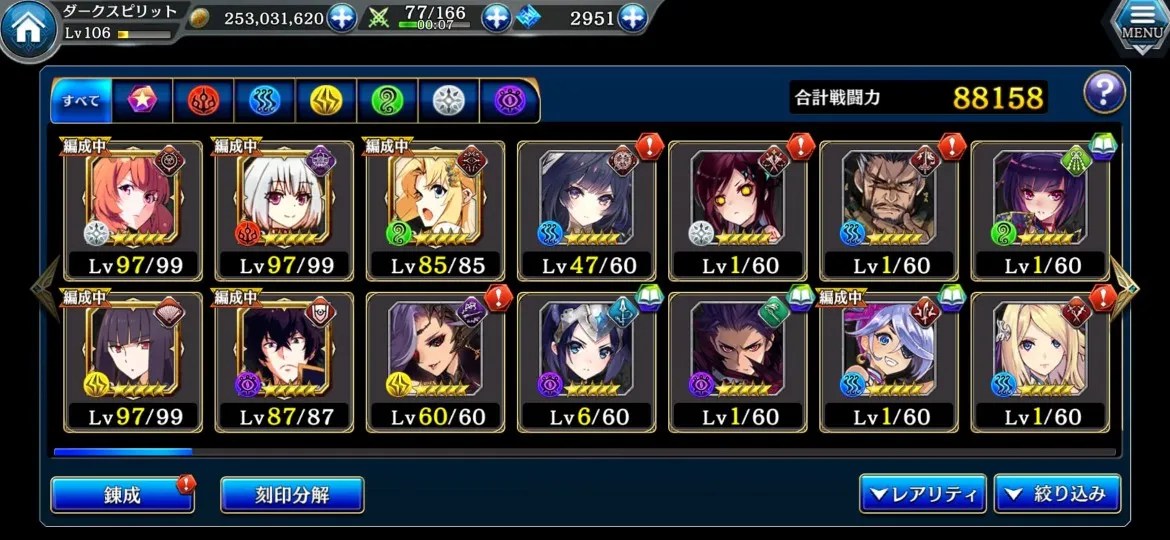This screenshot has height=540, width=1170.
Task: Switch to the purple dark eye tab
Action: [x=509, y=100]
